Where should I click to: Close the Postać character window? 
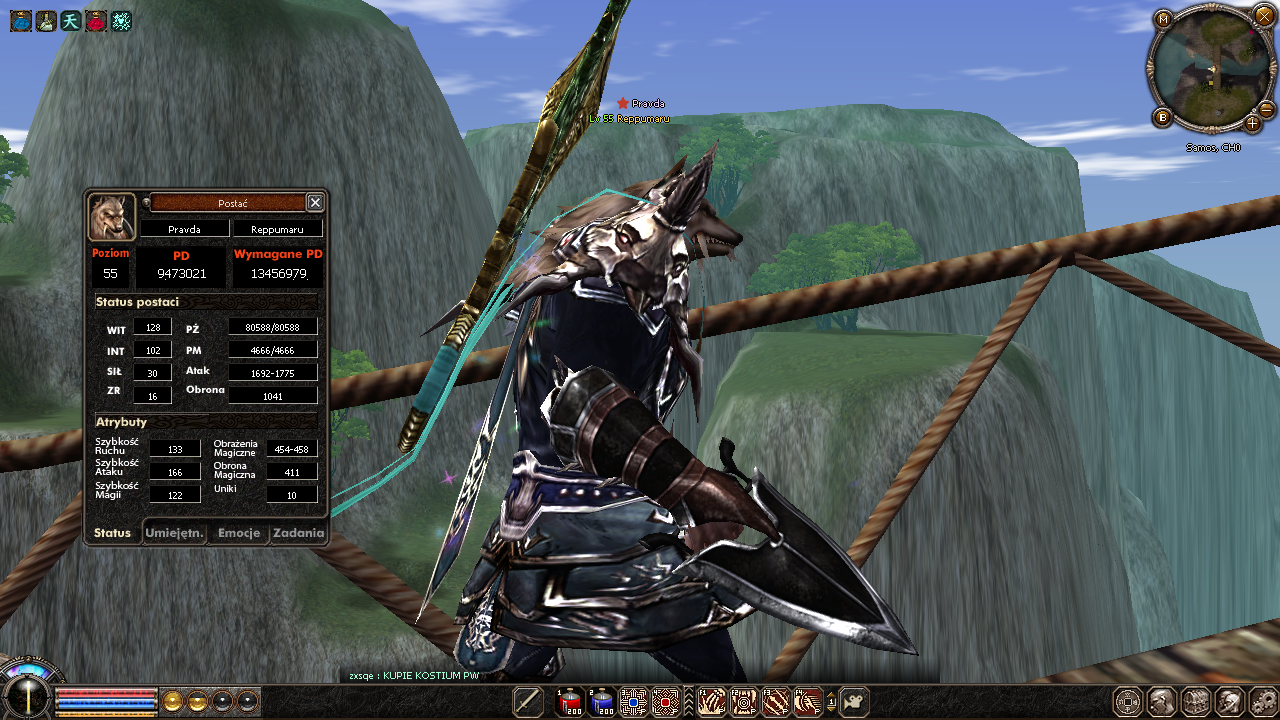[315, 203]
